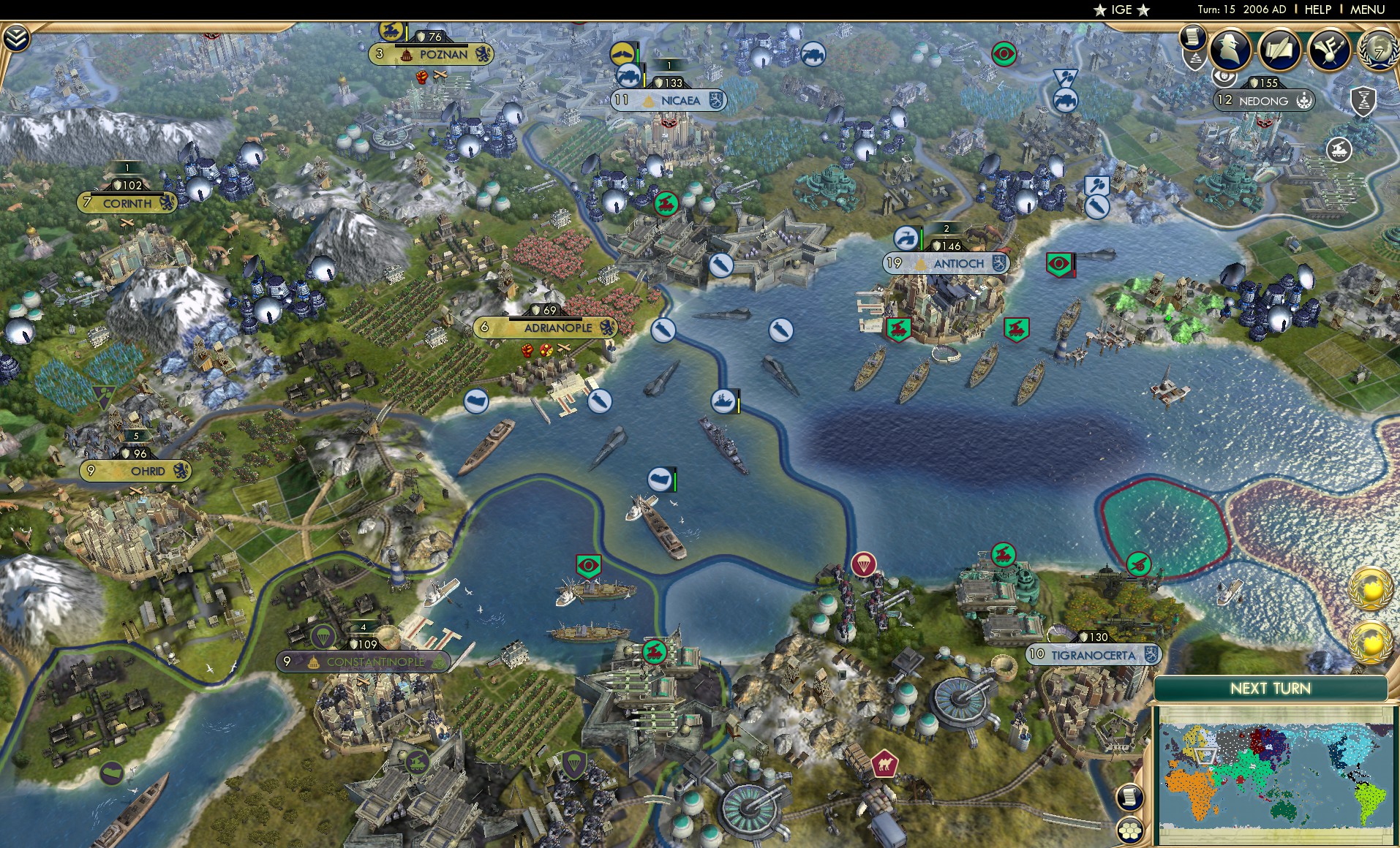The width and height of the screenshot is (1400, 848).
Task: Select the eye notification icon below the spy
Action: [1223, 77]
